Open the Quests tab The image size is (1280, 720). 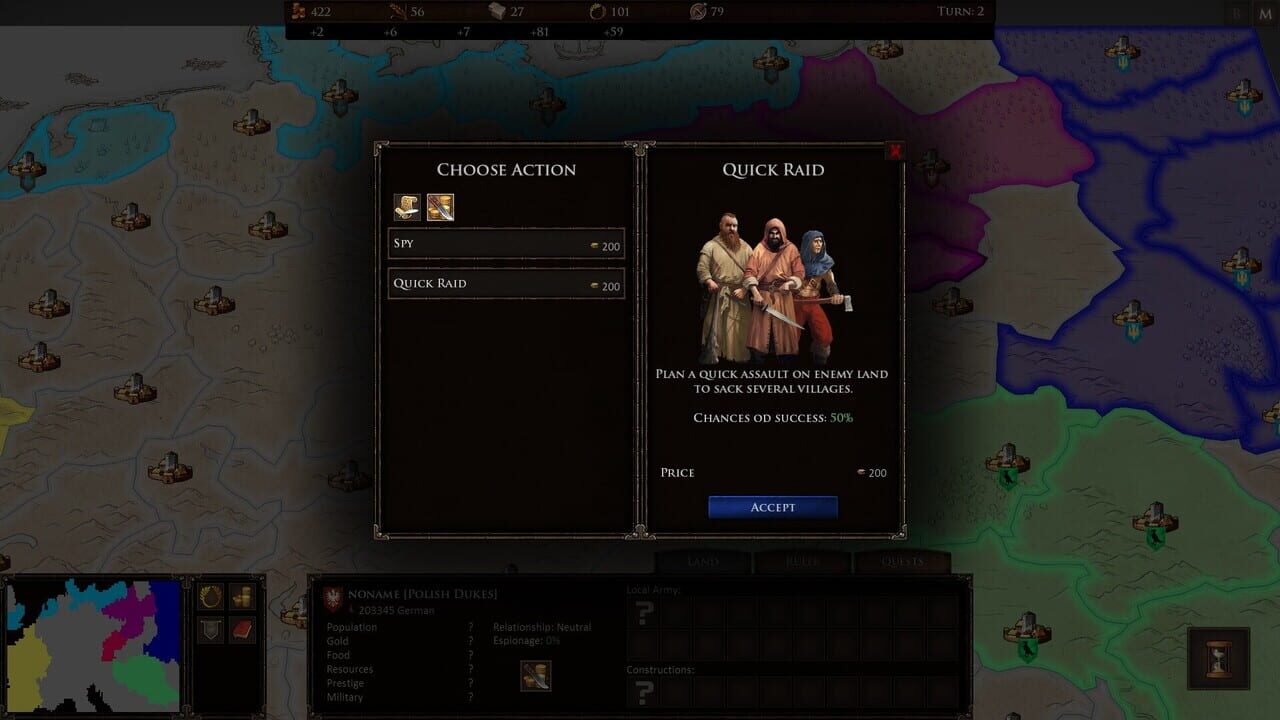(903, 562)
